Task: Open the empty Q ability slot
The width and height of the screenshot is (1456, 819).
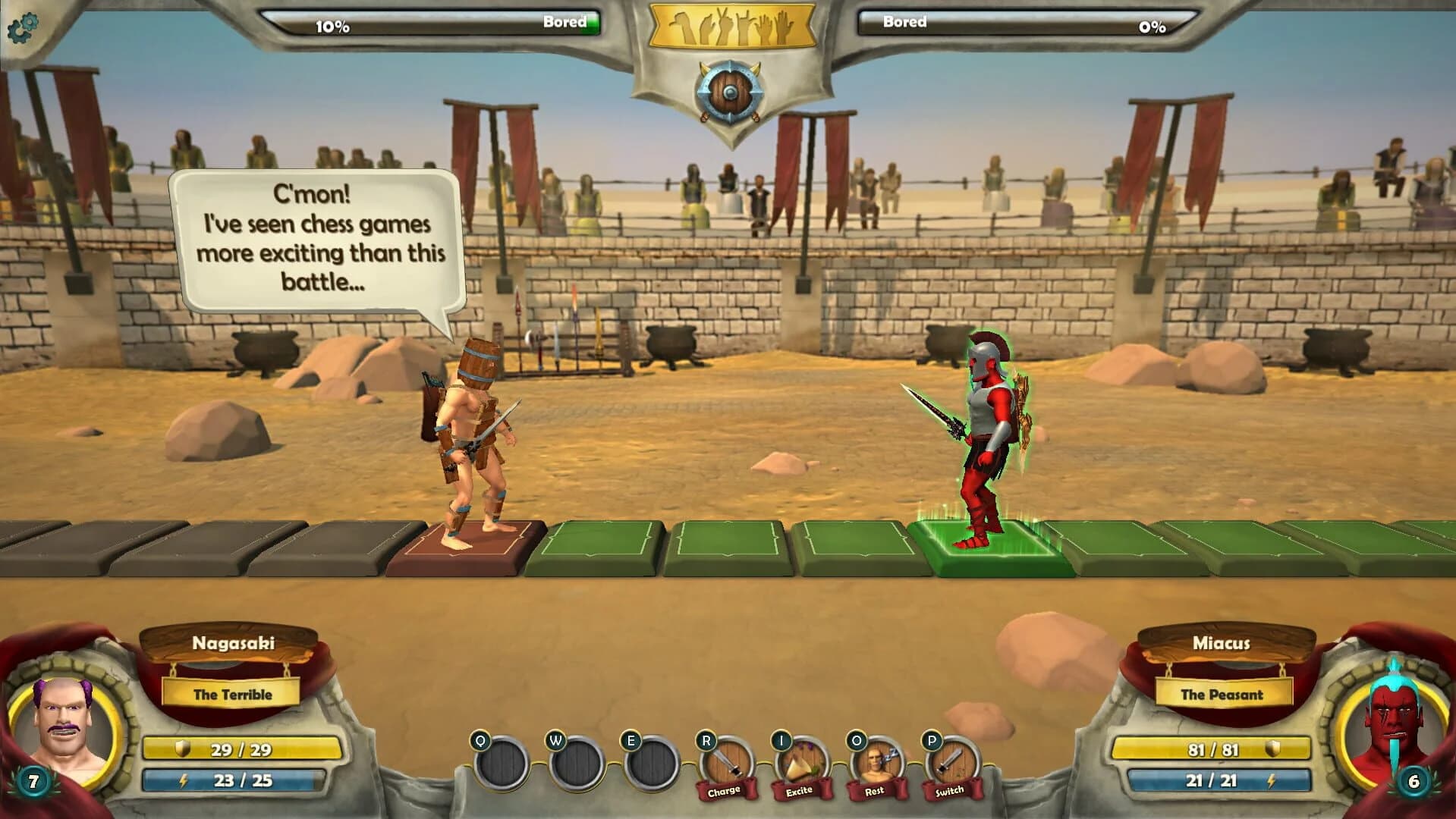Action: coord(502,762)
